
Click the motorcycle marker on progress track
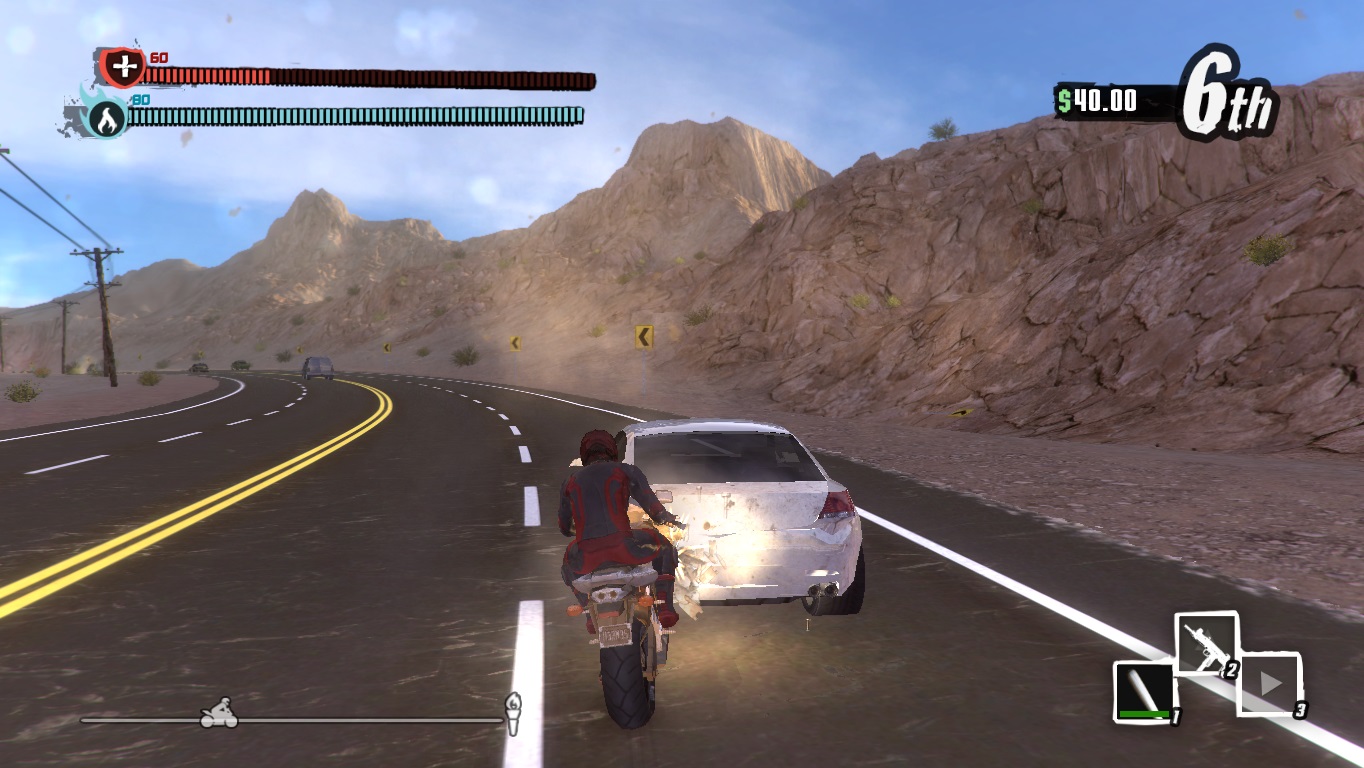coord(219,713)
